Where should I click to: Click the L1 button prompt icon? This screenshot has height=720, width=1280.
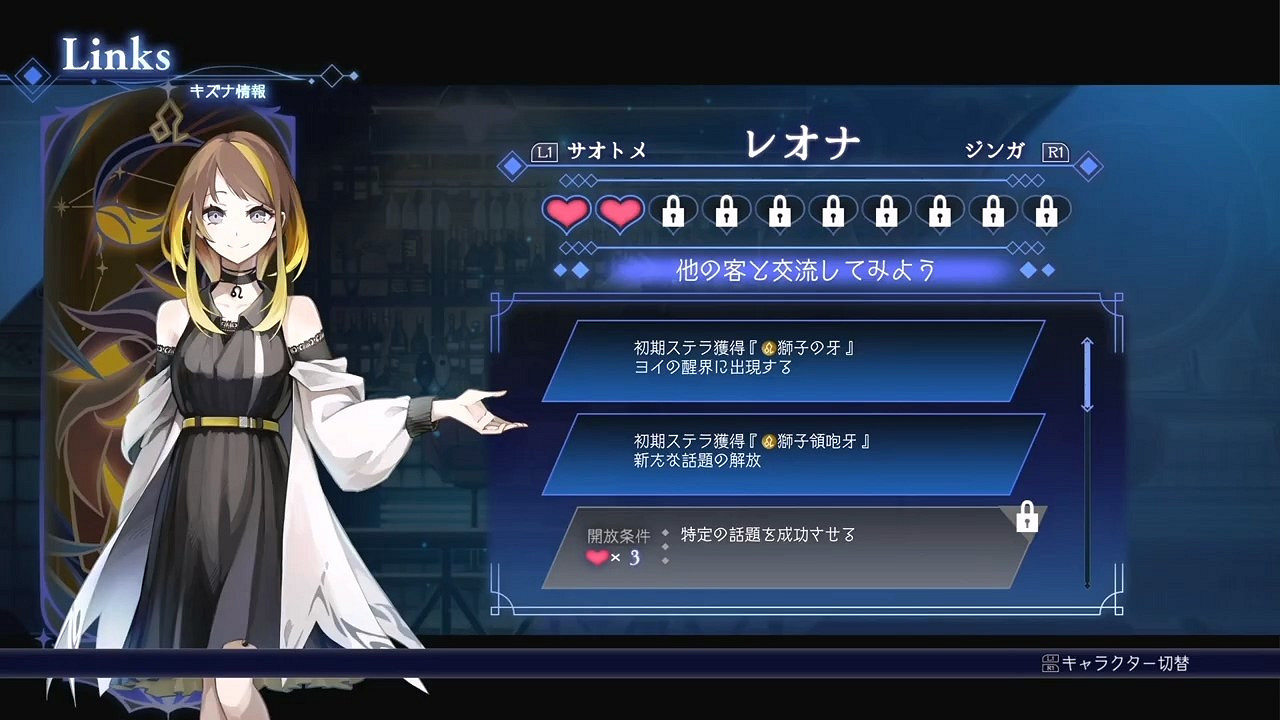(x=543, y=152)
